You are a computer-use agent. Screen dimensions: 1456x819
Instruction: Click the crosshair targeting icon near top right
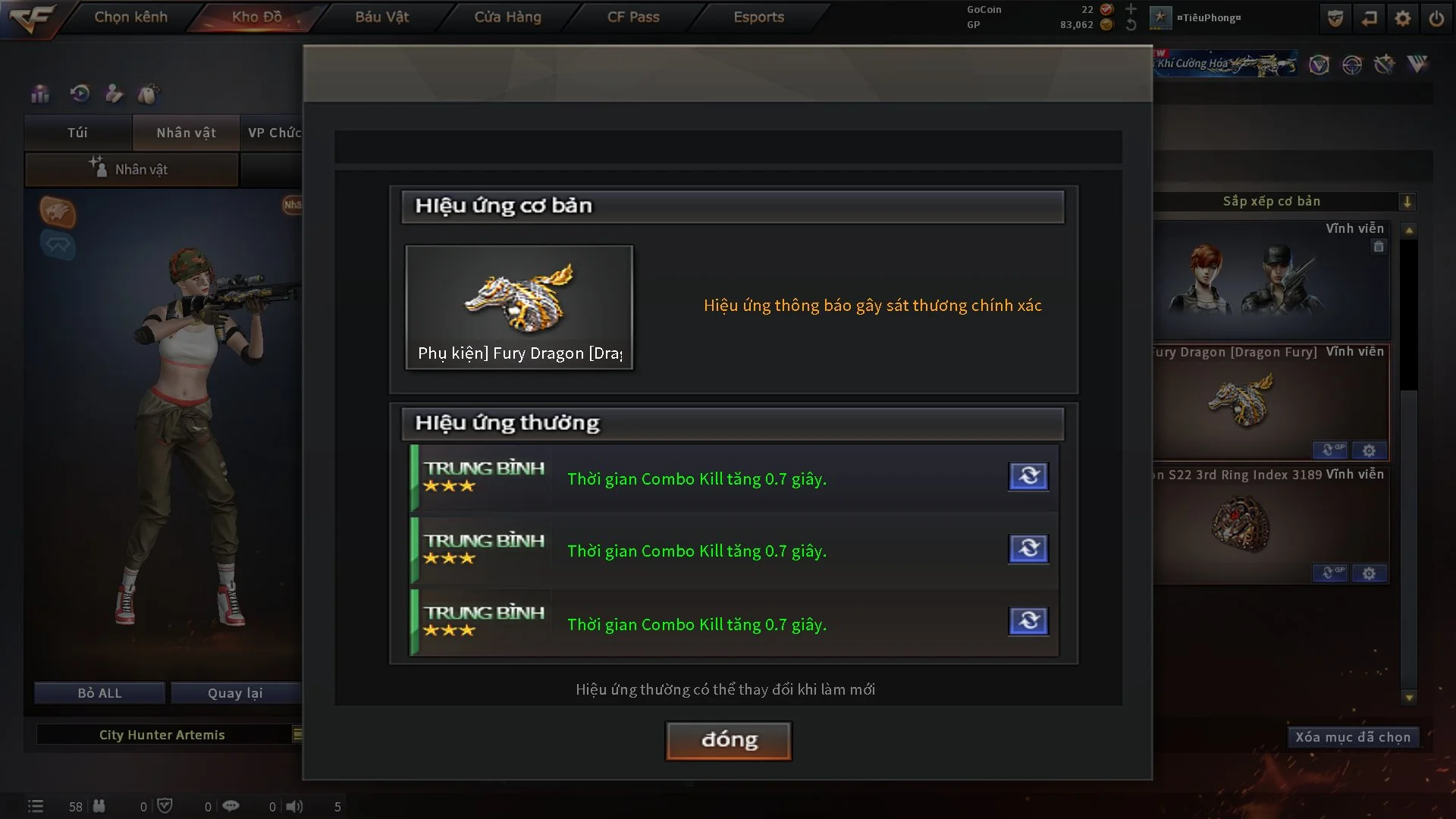coord(1351,65)
